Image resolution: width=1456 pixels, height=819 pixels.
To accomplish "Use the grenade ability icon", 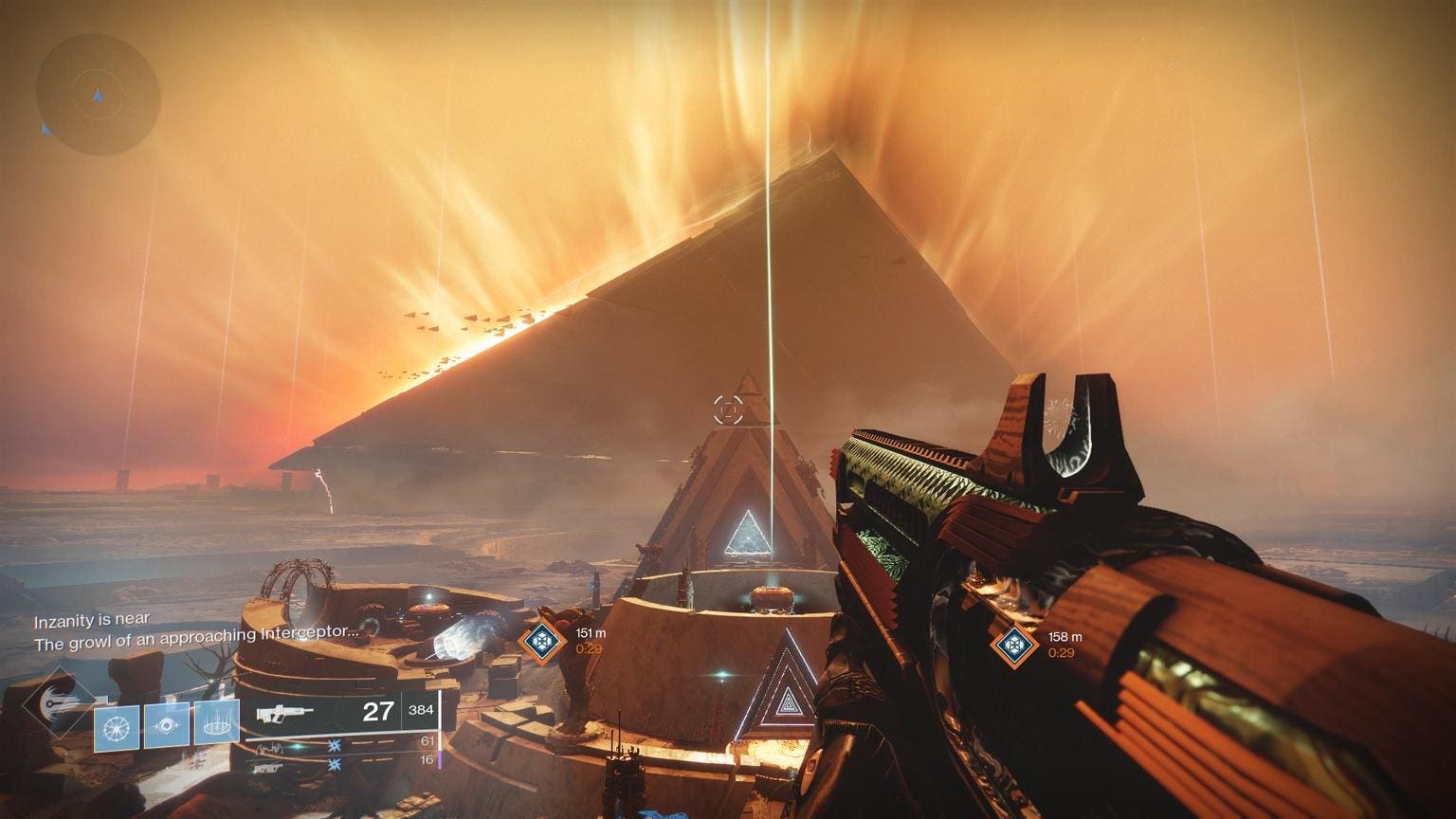I will point(118,727).
